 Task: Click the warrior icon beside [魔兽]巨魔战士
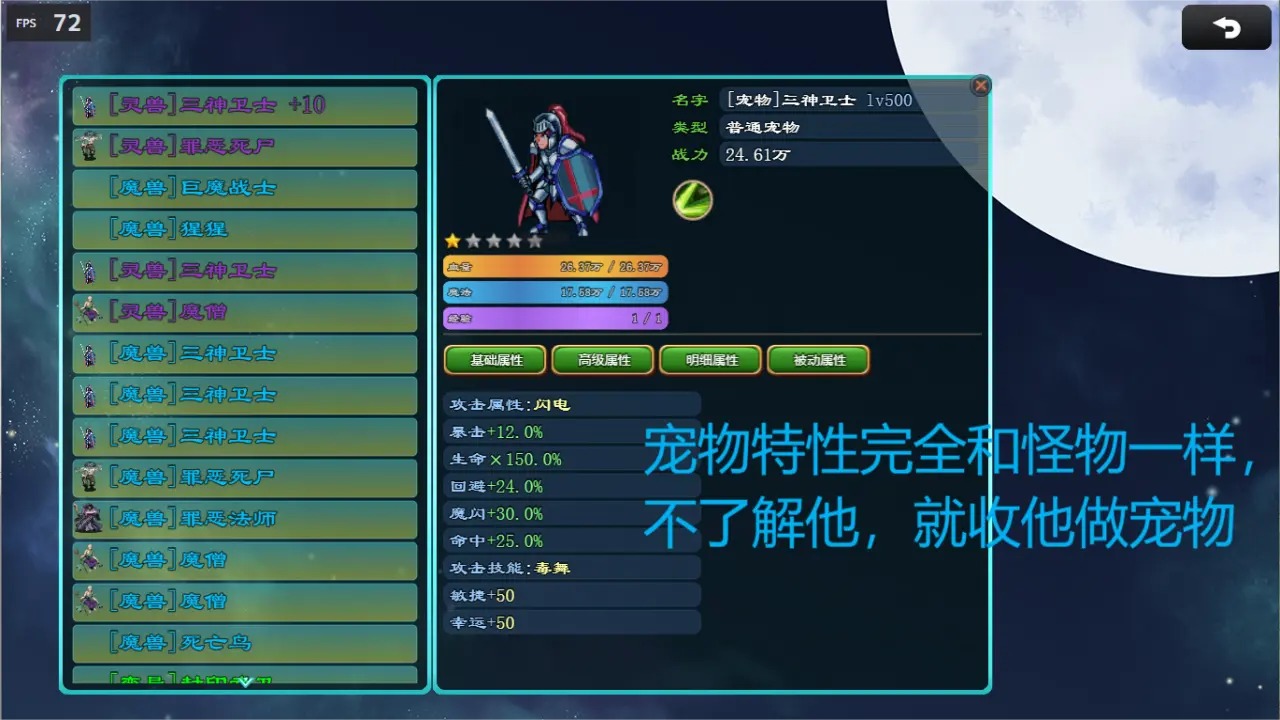(x=88, y=187)
